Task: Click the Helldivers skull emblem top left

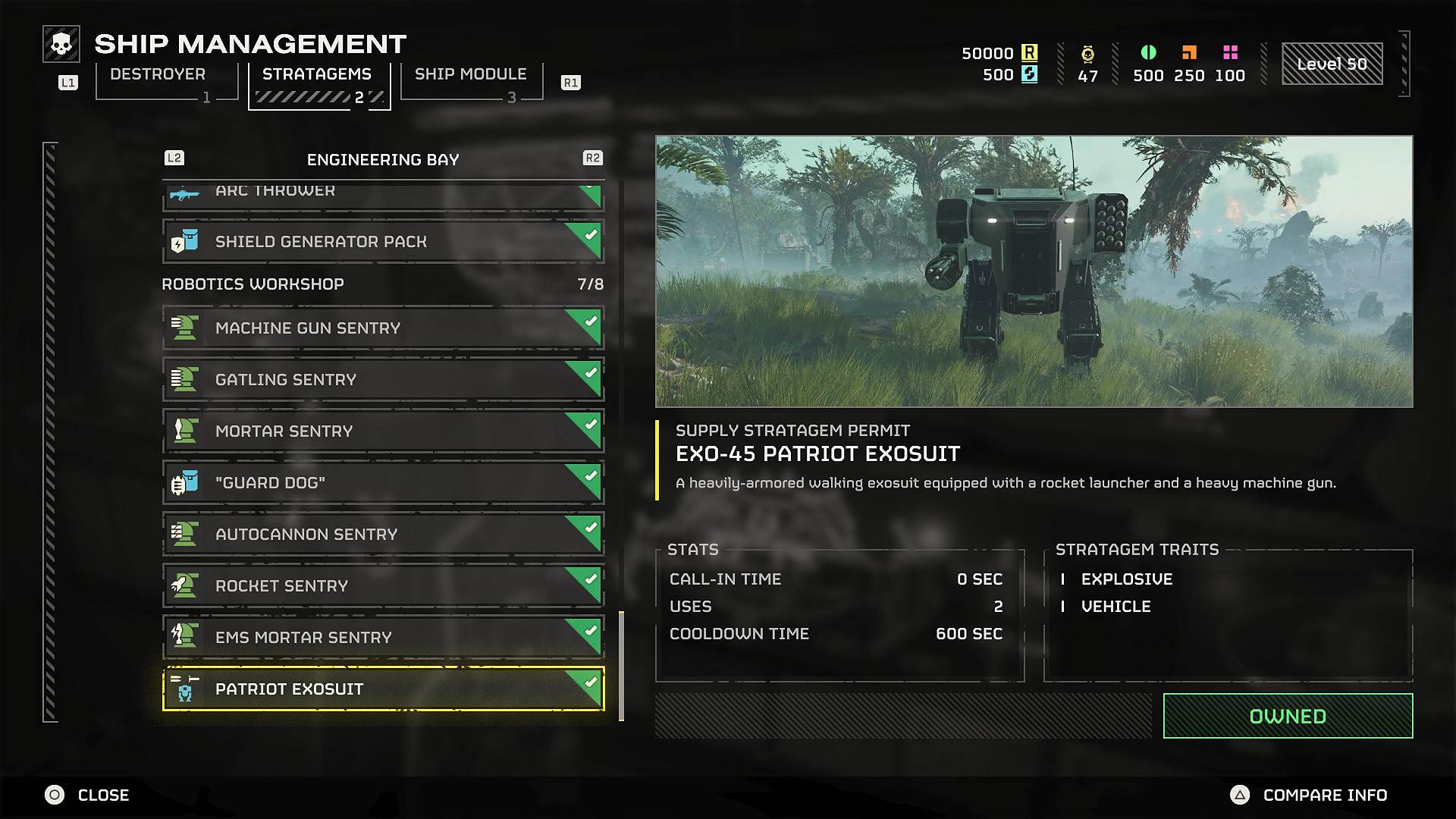Action: (61, 44)
